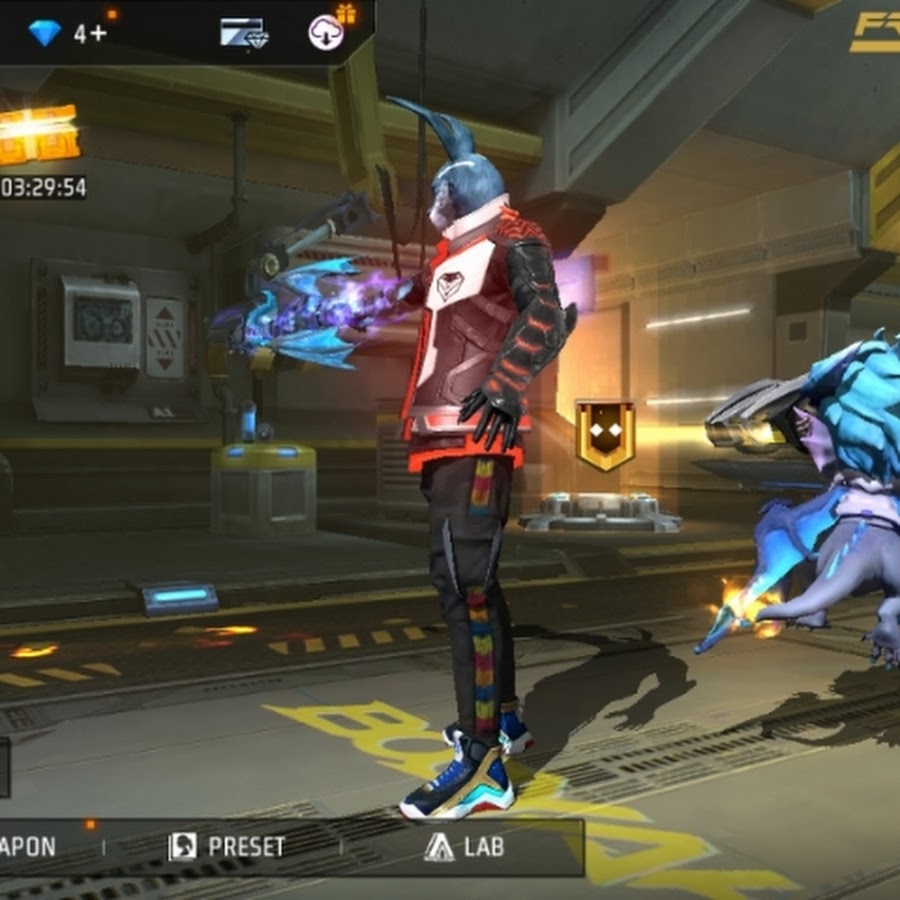Viewport: 900px width, 900px height.
Task: Tap the gold shield badge icon
Action: 605,435
